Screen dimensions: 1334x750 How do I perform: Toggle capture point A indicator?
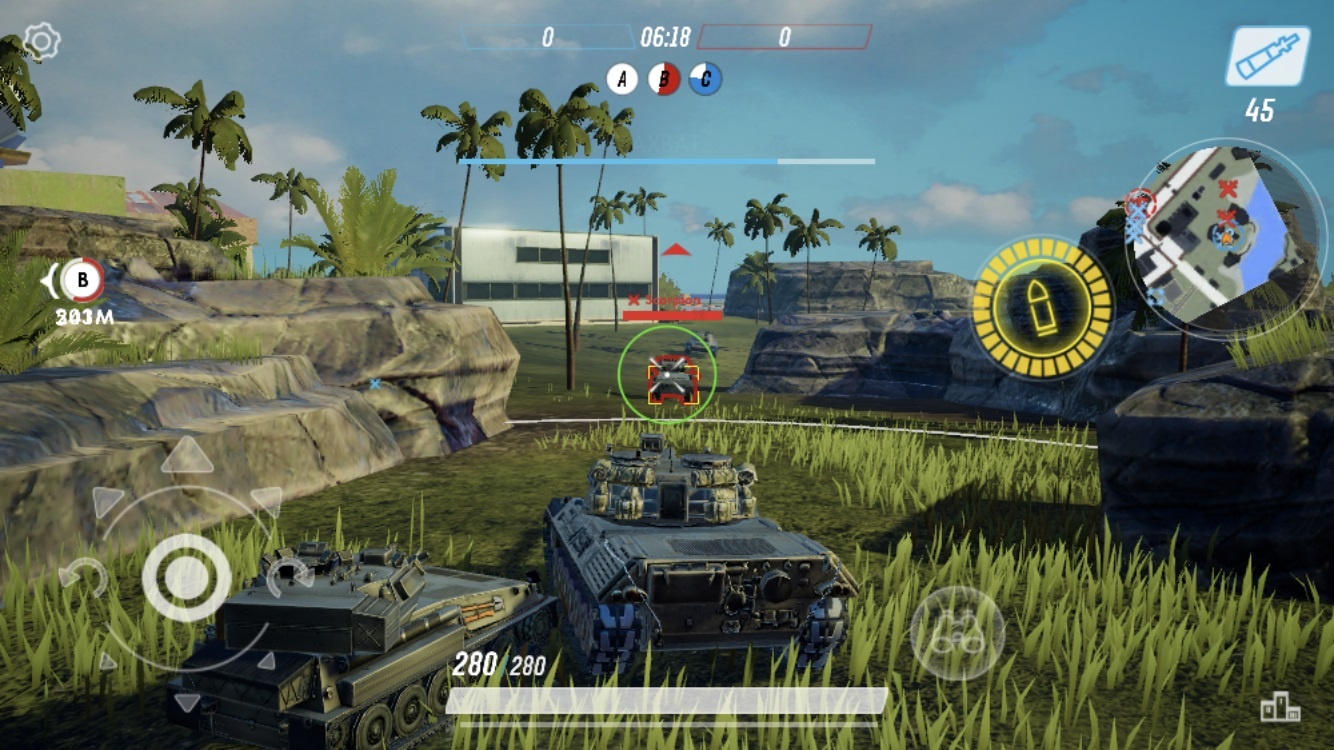pyautogui.click(x=624, y=76)
